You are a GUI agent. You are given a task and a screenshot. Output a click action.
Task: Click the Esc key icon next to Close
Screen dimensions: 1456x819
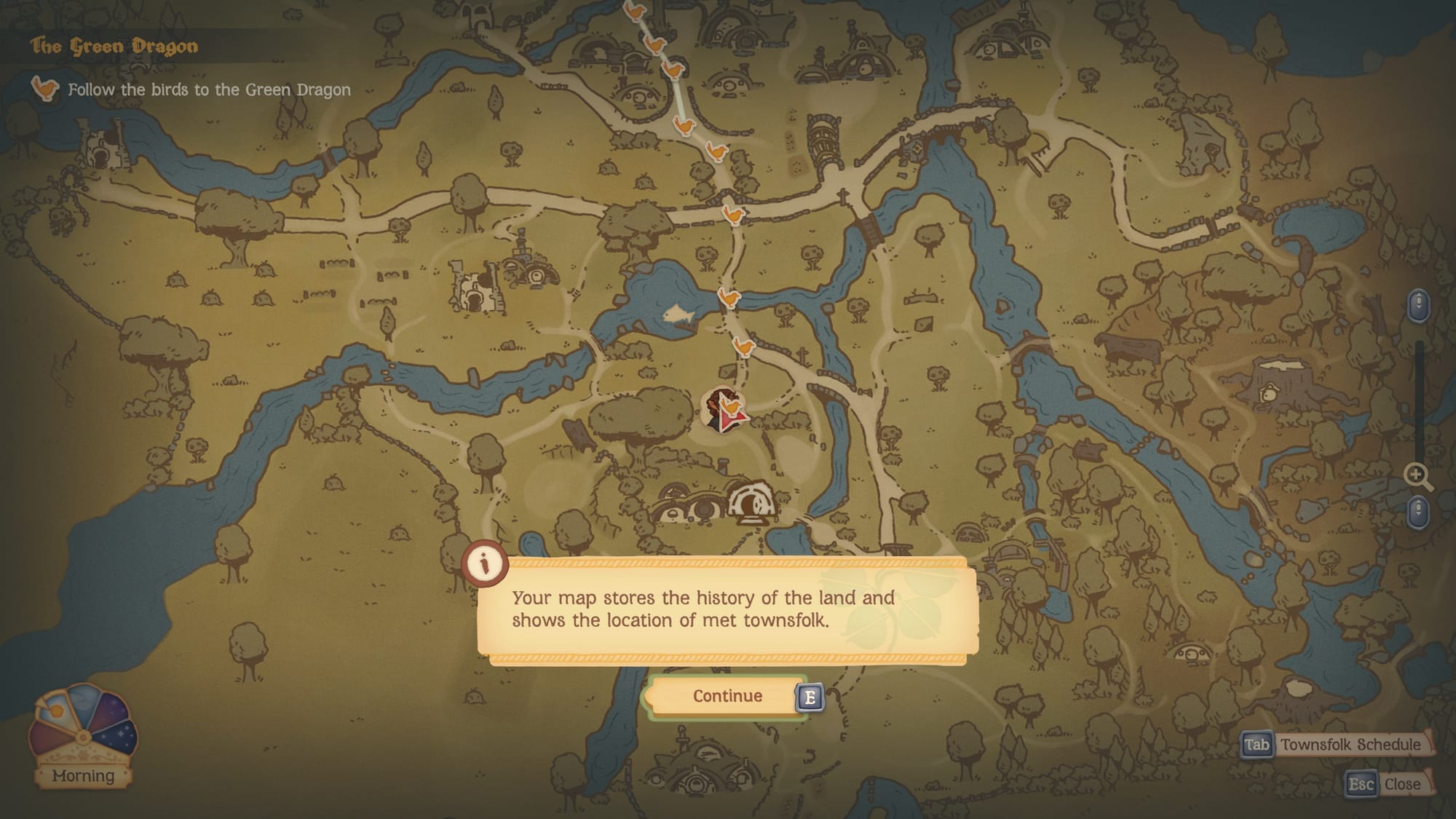1362,784
